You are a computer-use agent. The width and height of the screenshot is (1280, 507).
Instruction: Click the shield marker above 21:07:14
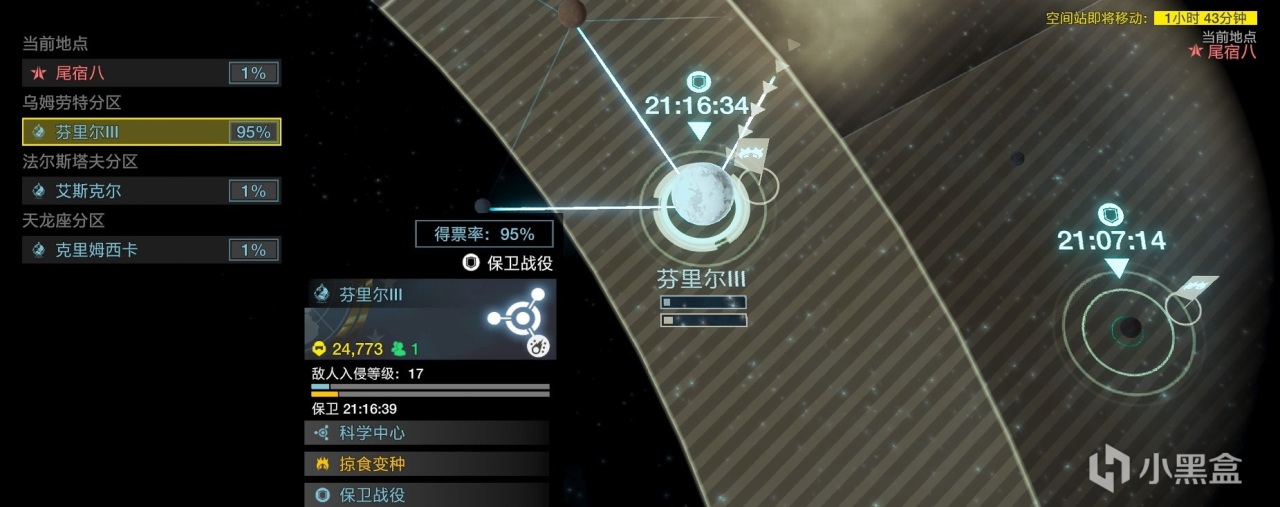(x=1111, y=215)
